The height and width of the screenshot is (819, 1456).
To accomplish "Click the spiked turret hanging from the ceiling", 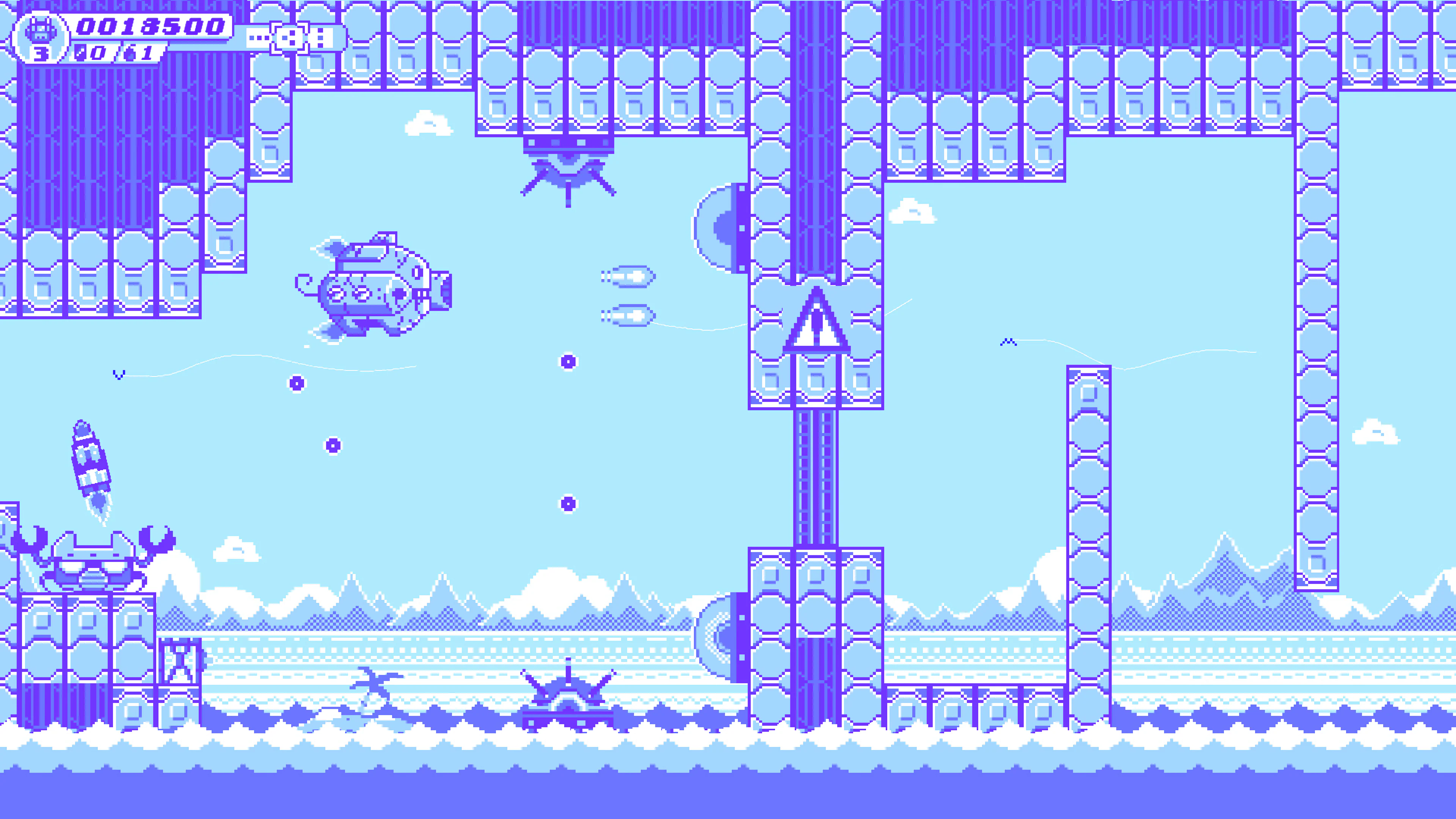I will [x=568, y=175].
